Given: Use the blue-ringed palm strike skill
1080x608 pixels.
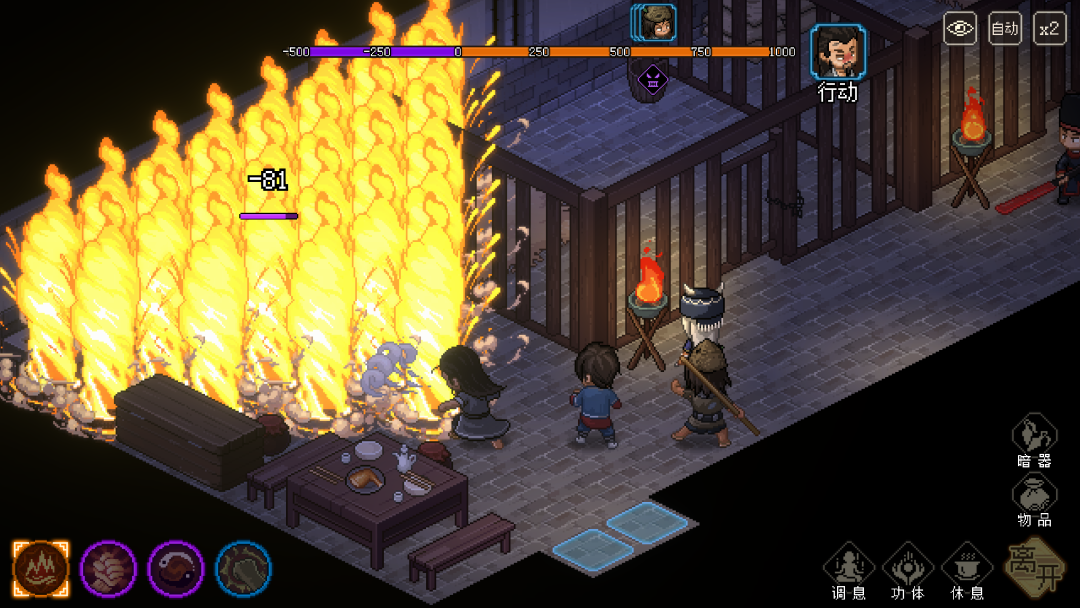Looking at the screenshot, I should coord(243,568).
